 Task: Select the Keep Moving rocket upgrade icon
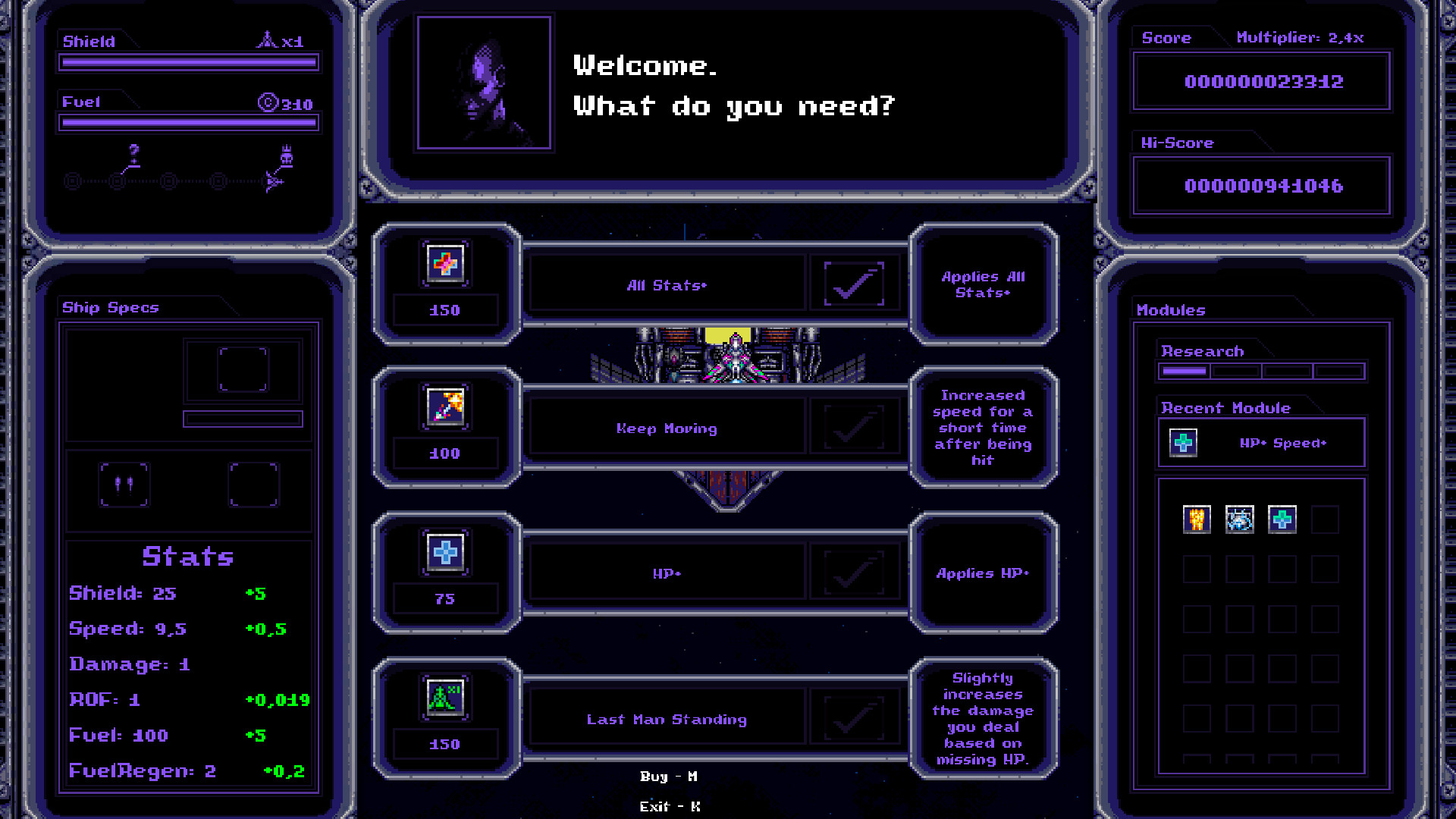445,408
